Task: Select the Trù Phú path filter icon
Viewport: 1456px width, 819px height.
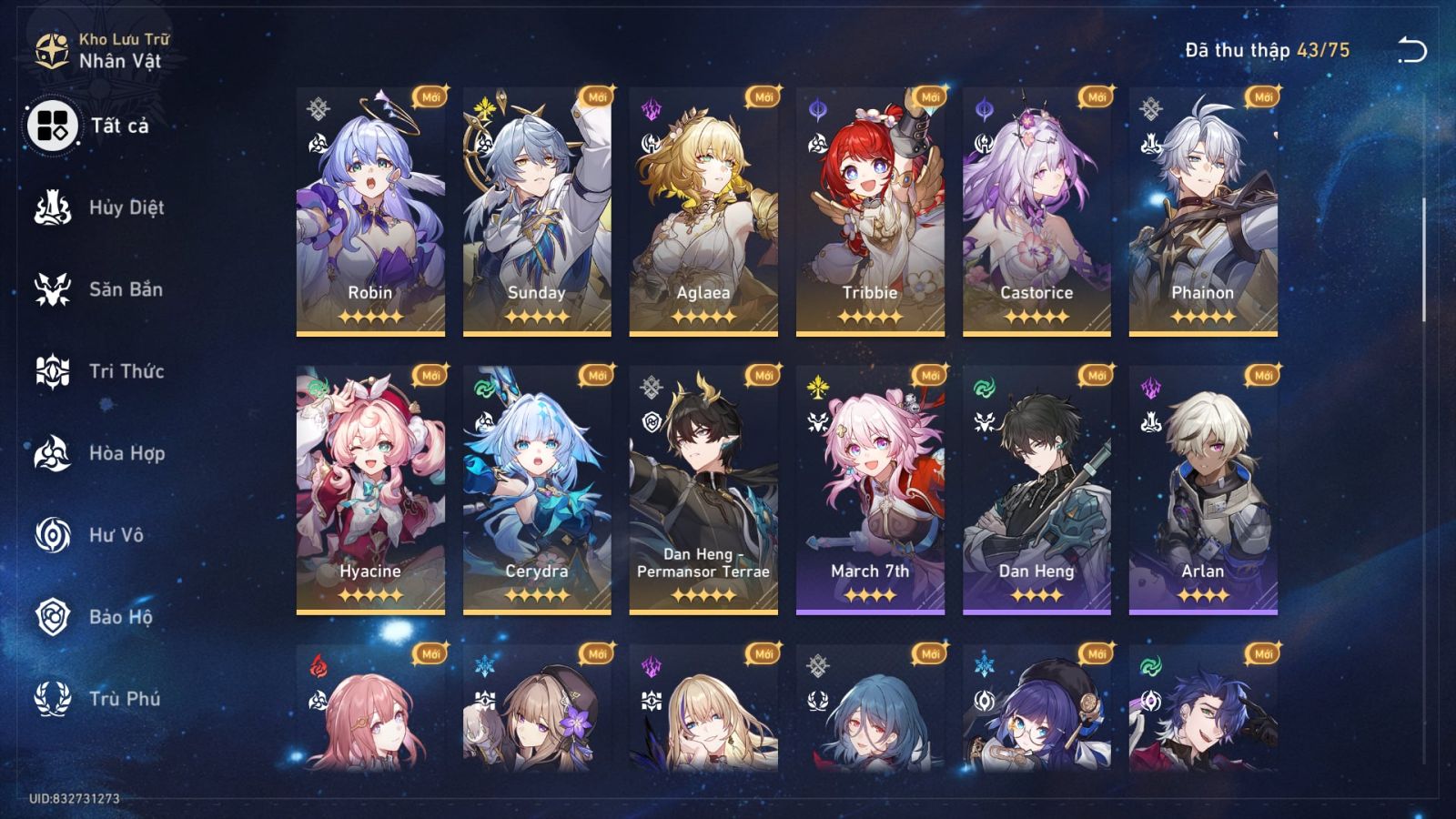Action: click(x=52, y=699)
